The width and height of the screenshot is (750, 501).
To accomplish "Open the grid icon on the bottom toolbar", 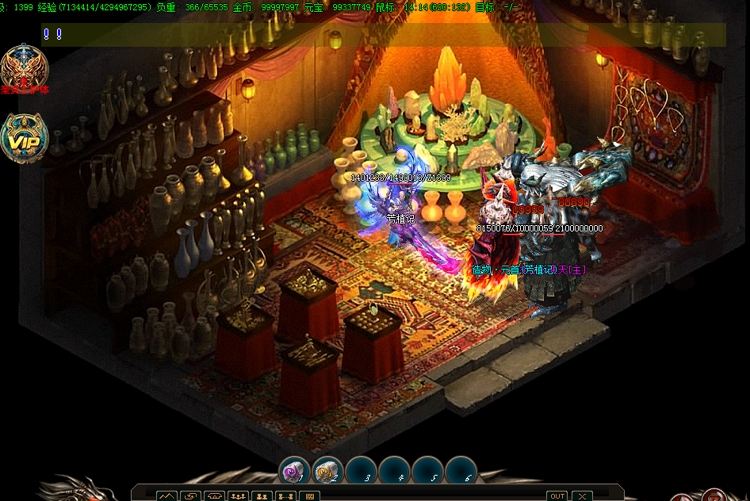I will [x=309, y=495].
